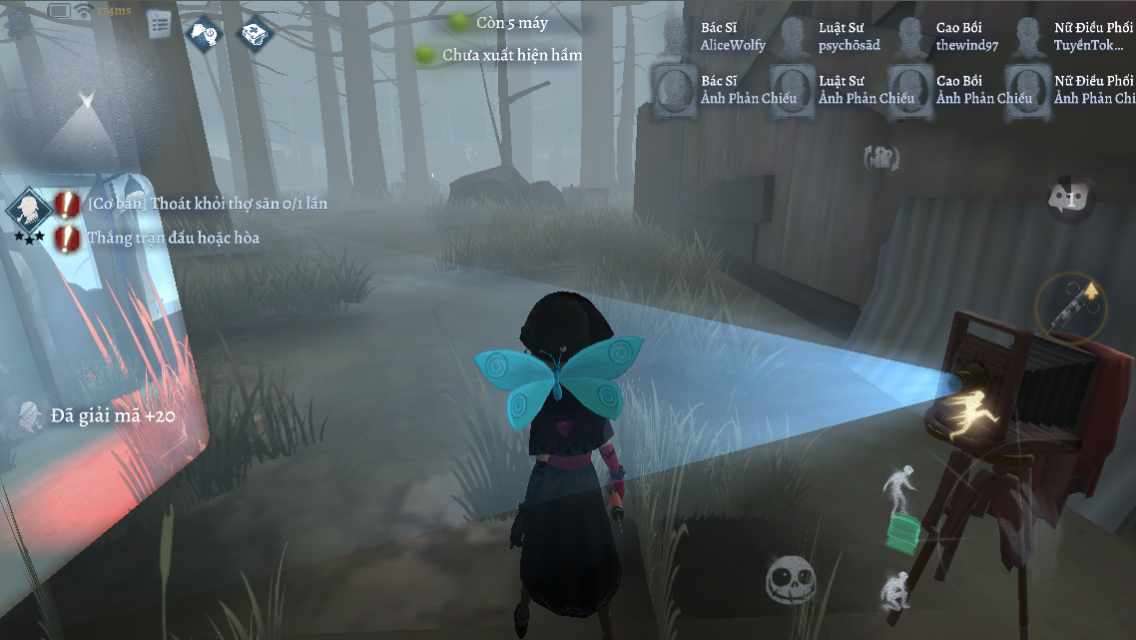Select the hand-and-clock persona trait icon
Screen dimensions: 1136x640
pos(206,33)
